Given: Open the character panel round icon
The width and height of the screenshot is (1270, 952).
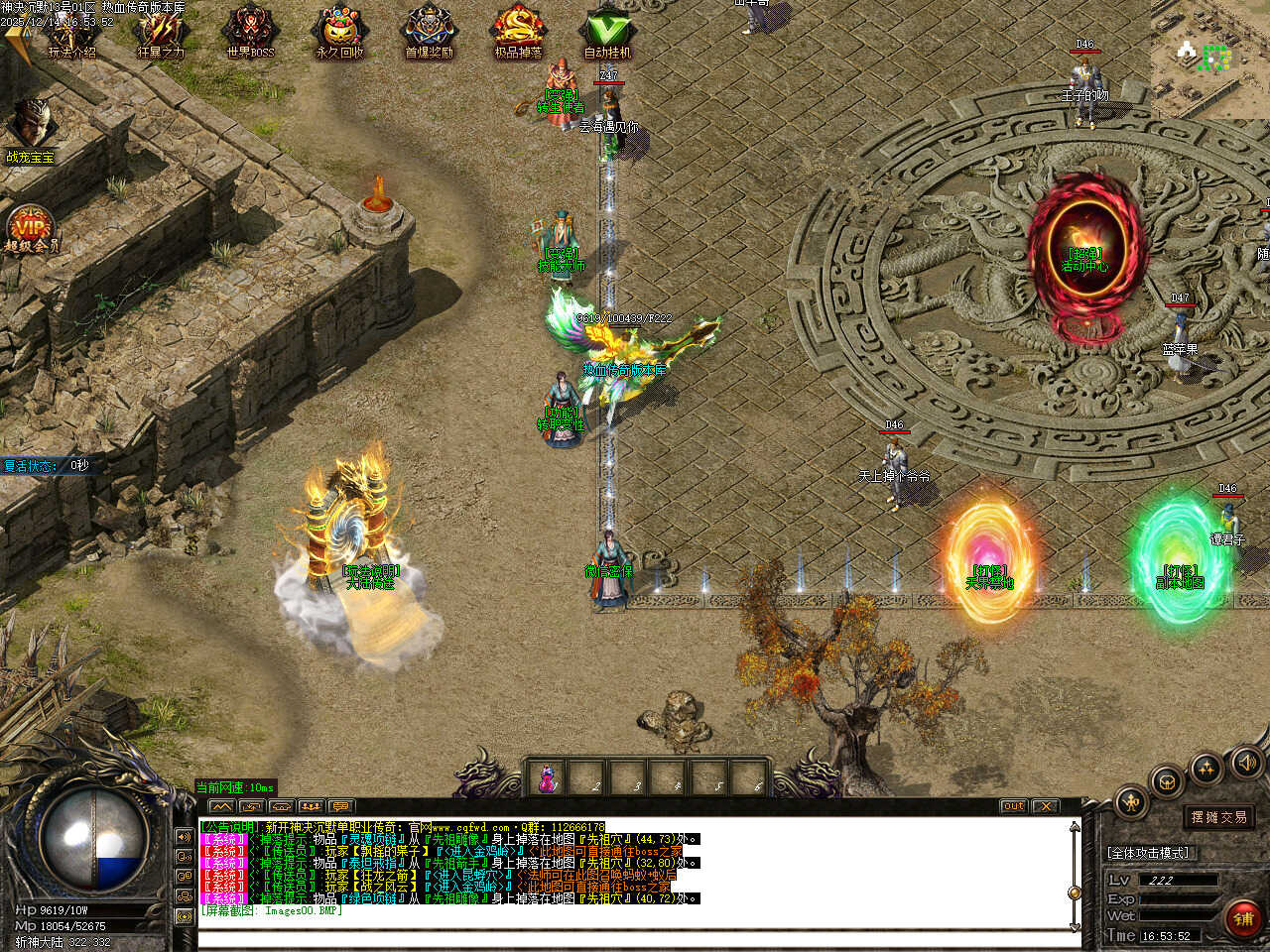Looking at the screenshot, I should tap(1131, 801).
